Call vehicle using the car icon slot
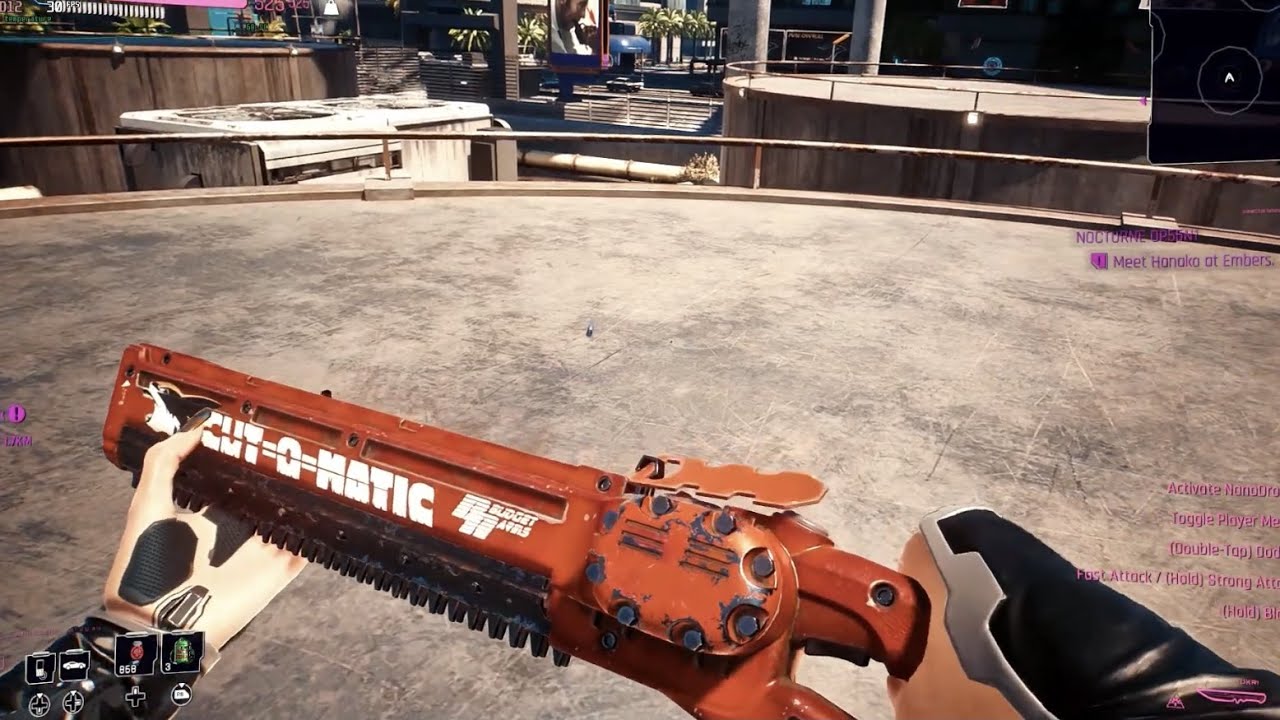 coord(74,665)
